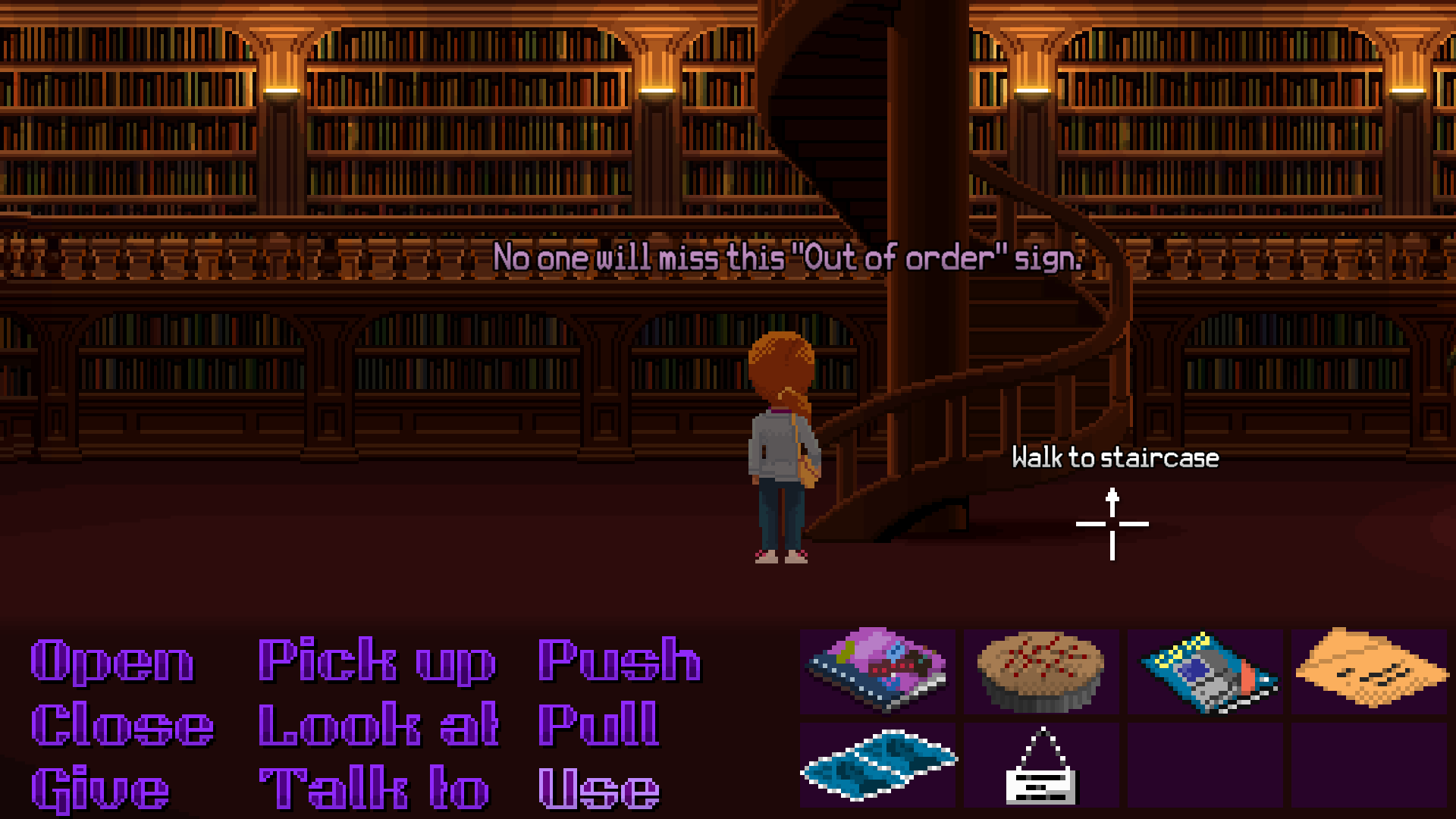
Task: Click on the character Delores
Action: pyautogui.click(x=777, y=447)
